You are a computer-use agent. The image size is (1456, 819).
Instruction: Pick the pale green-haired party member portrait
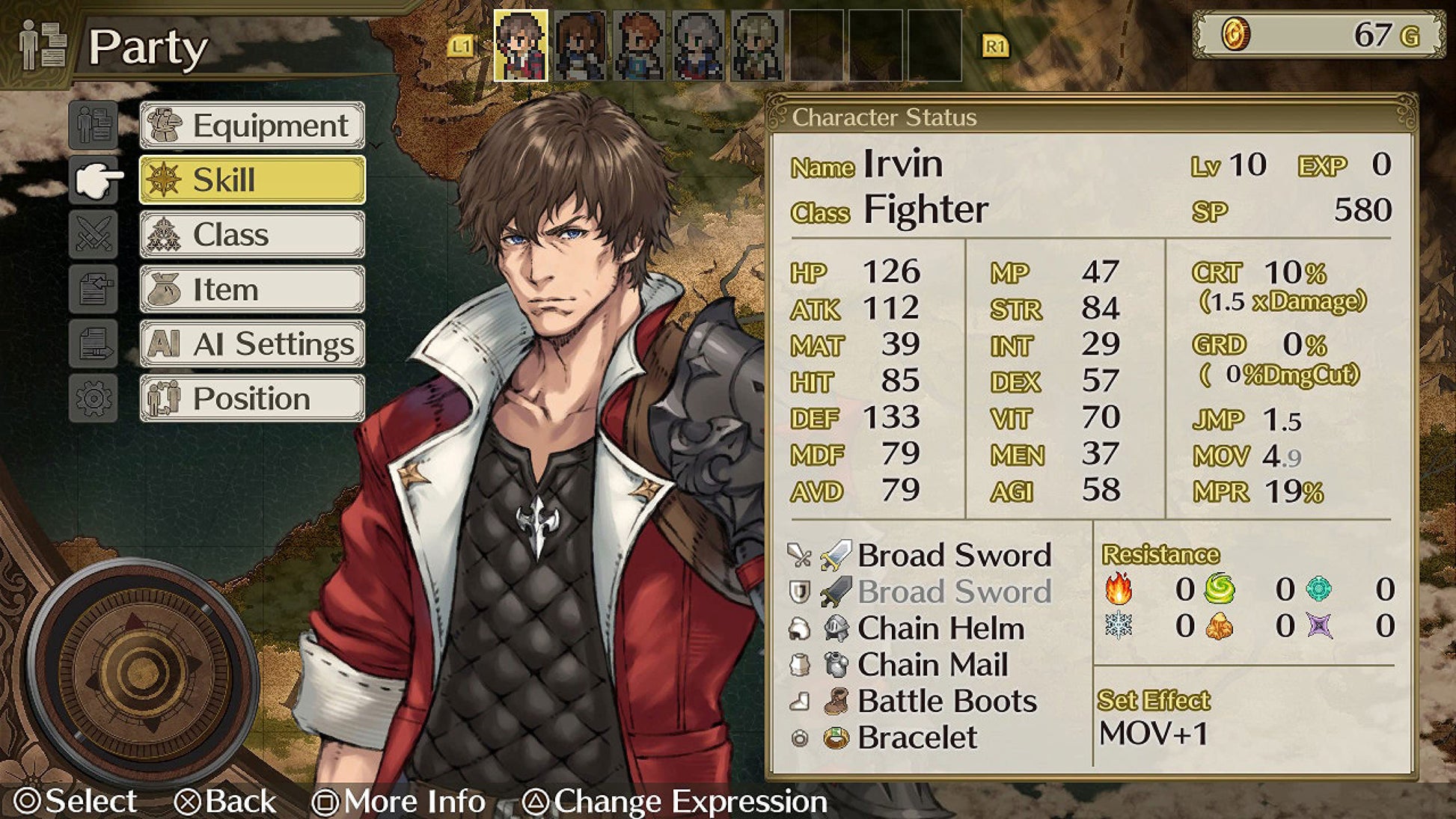click(x=756, y=46)
